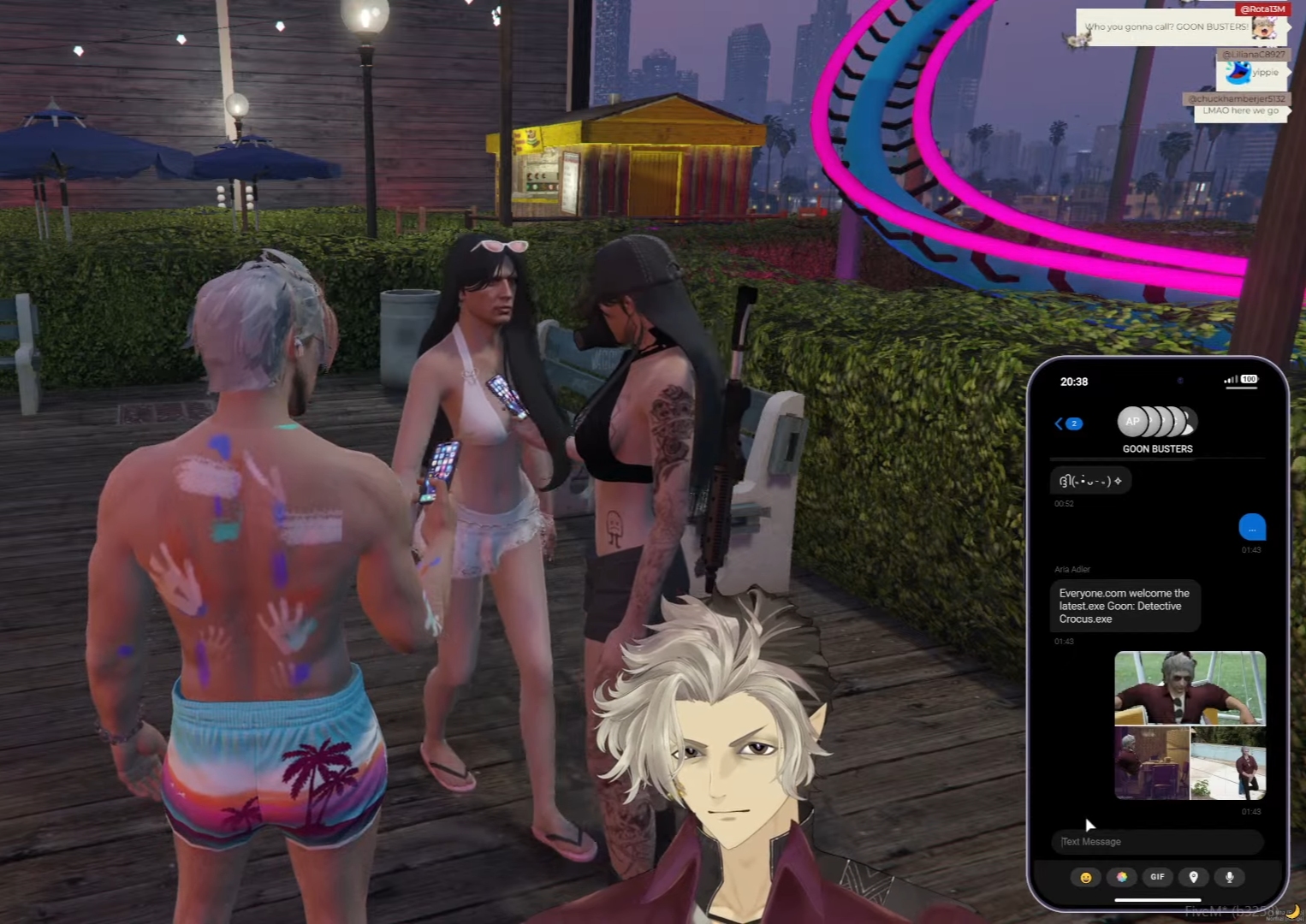Select Aria Adler's welcome message bubble
The width and height of the screenshot is (1306, 924).
coord(1125,606)
